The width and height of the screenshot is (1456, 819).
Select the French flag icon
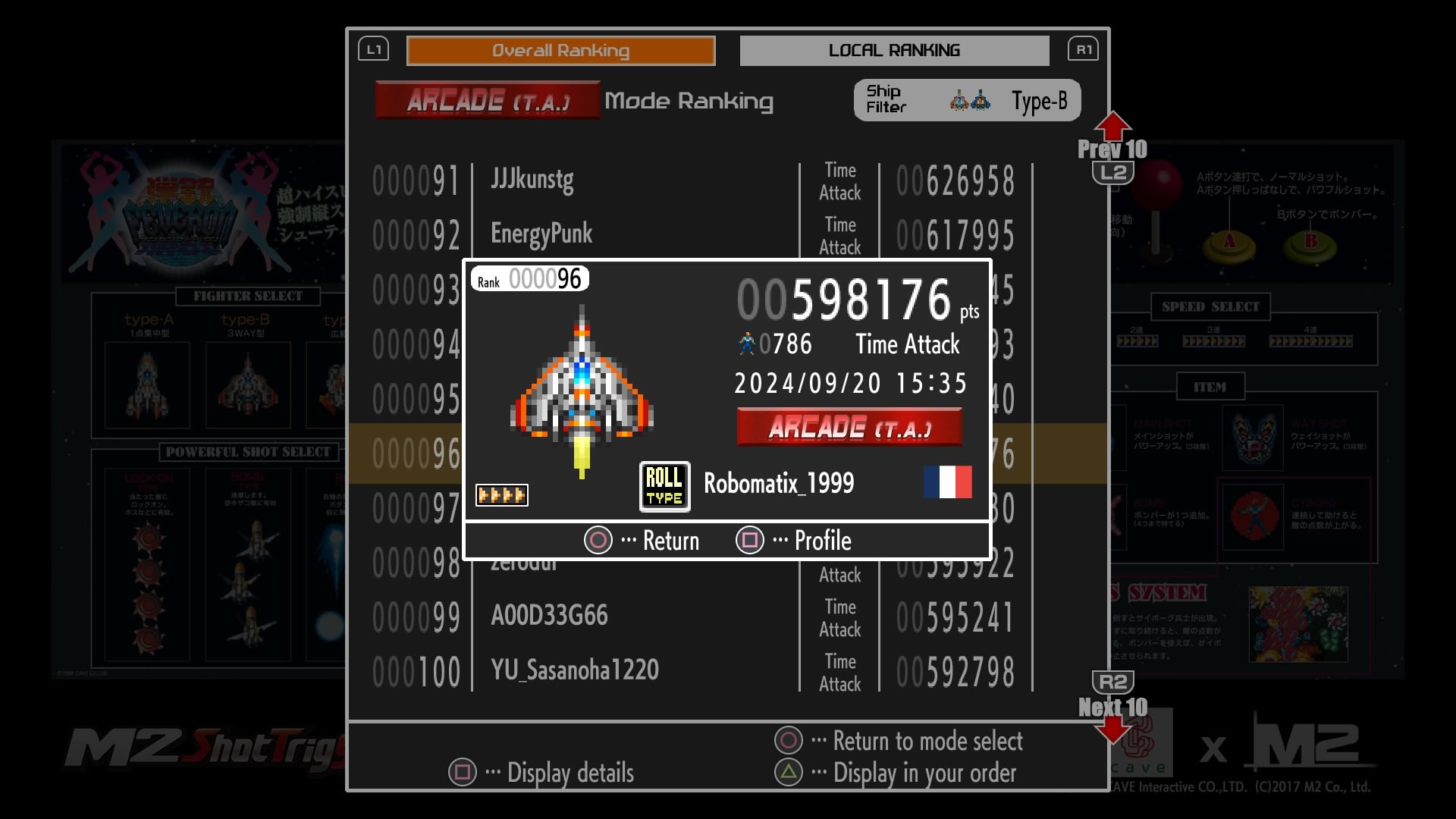coord(947,482)
